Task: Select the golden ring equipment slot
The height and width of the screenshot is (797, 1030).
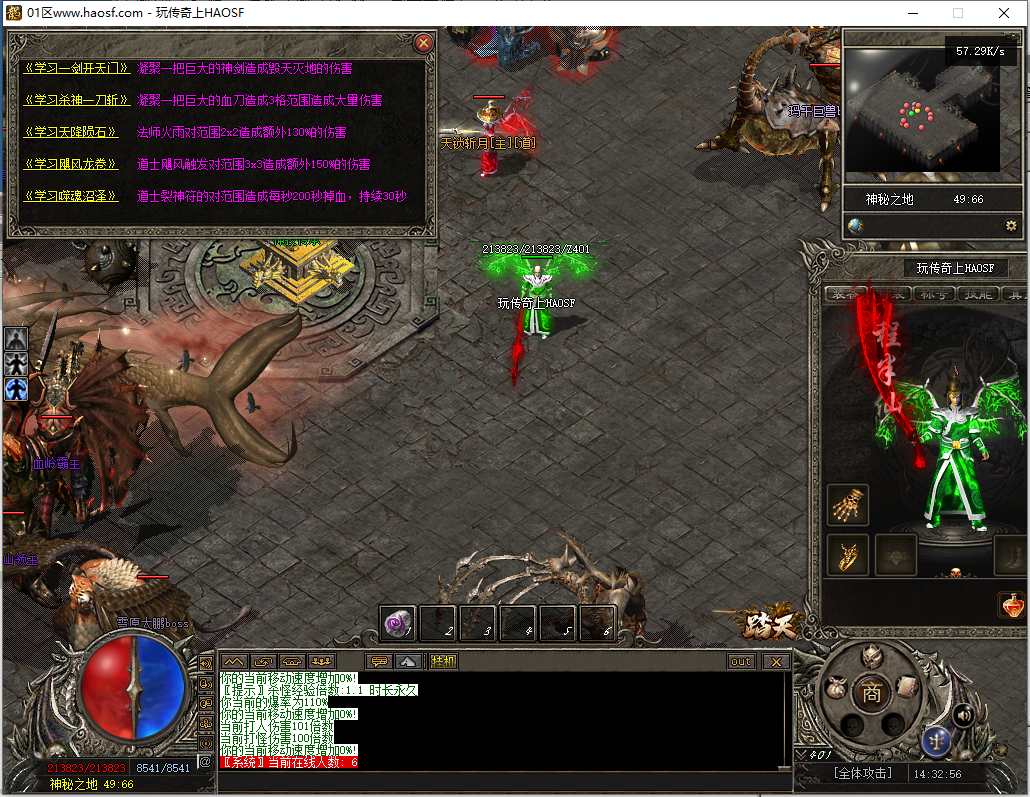Action: [x=848, y=555]
